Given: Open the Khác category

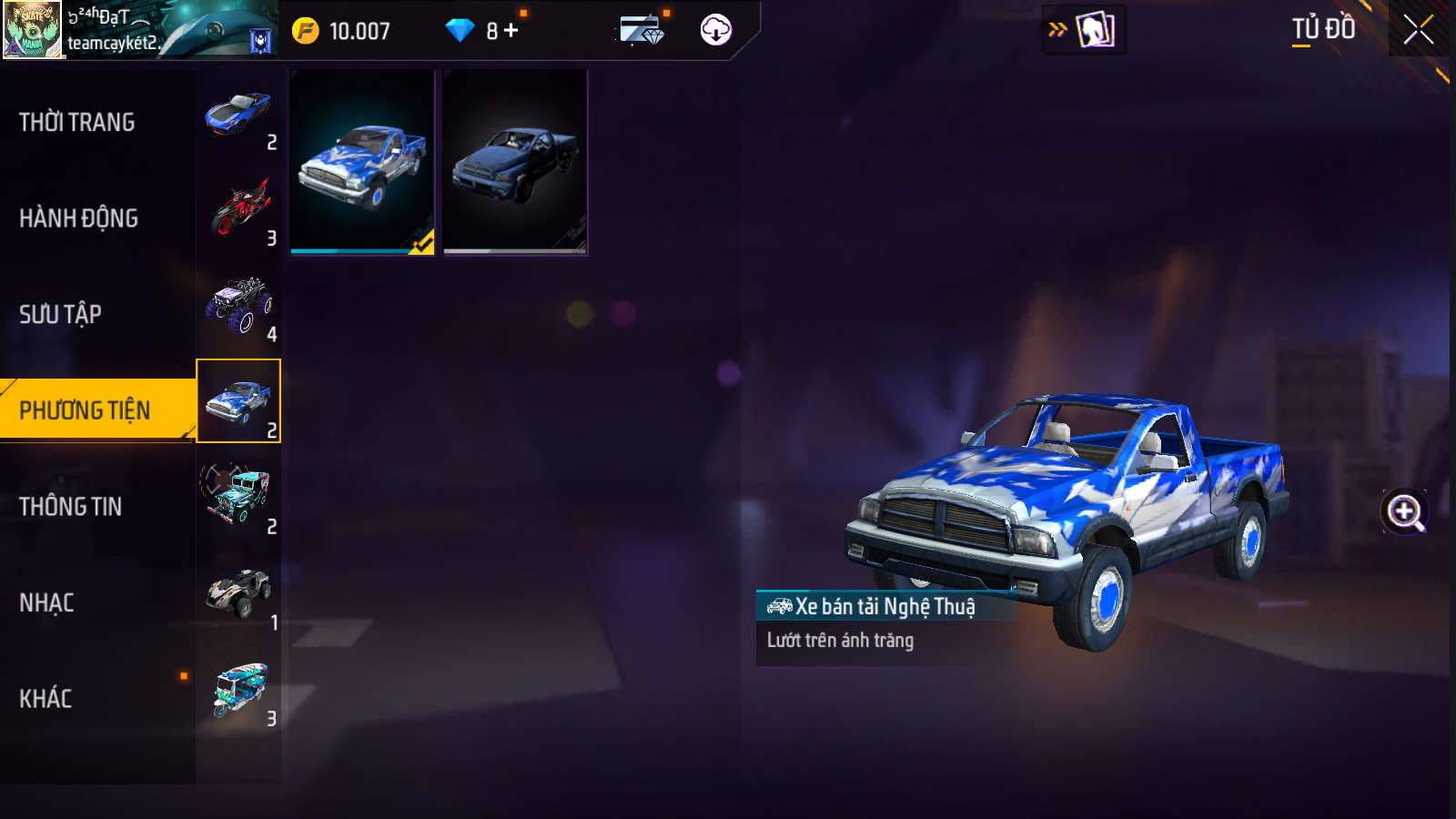Looking at the screenshot, I should pos(45,698).
